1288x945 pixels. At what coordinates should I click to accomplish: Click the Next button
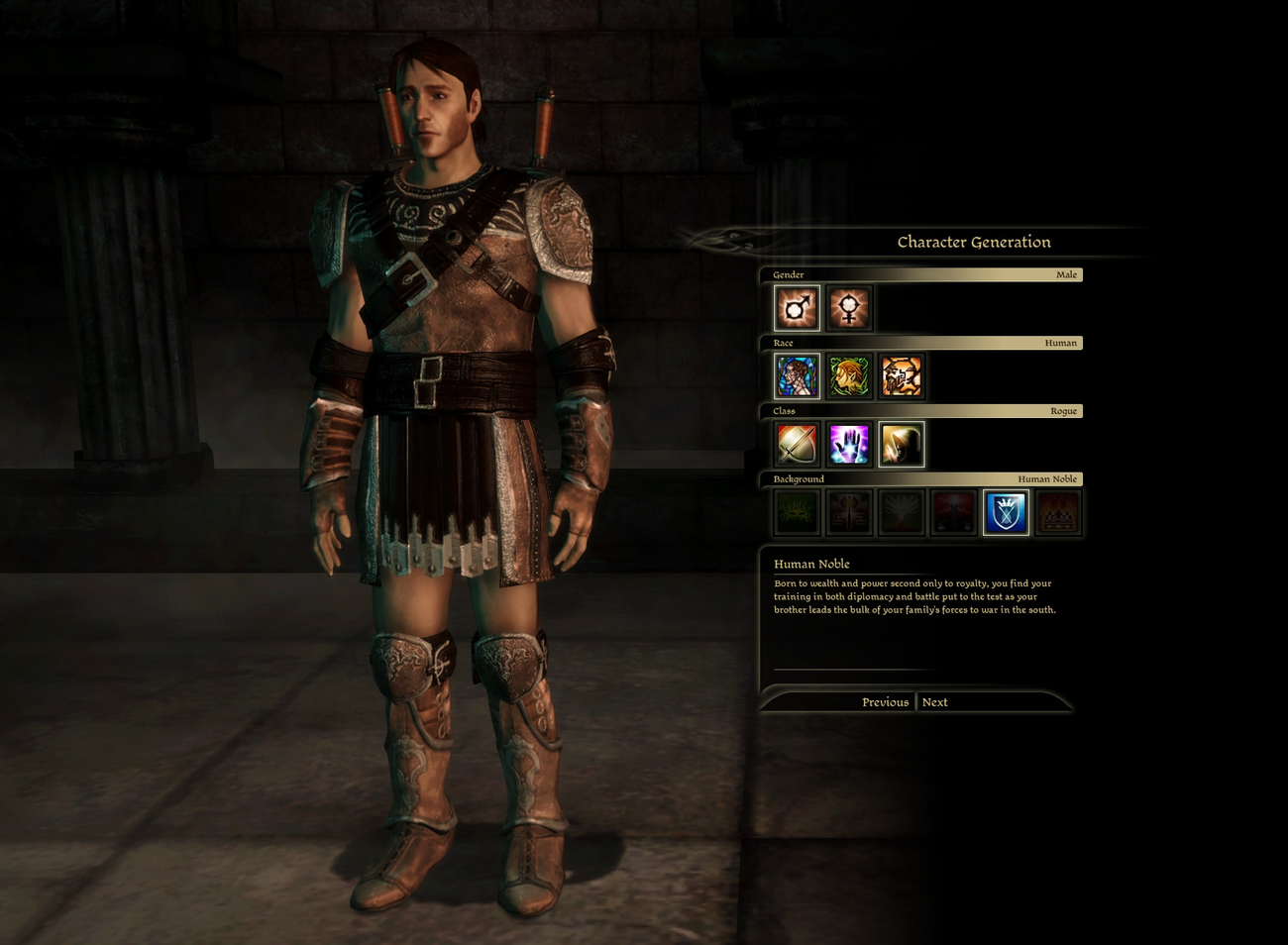pos(932,701)
